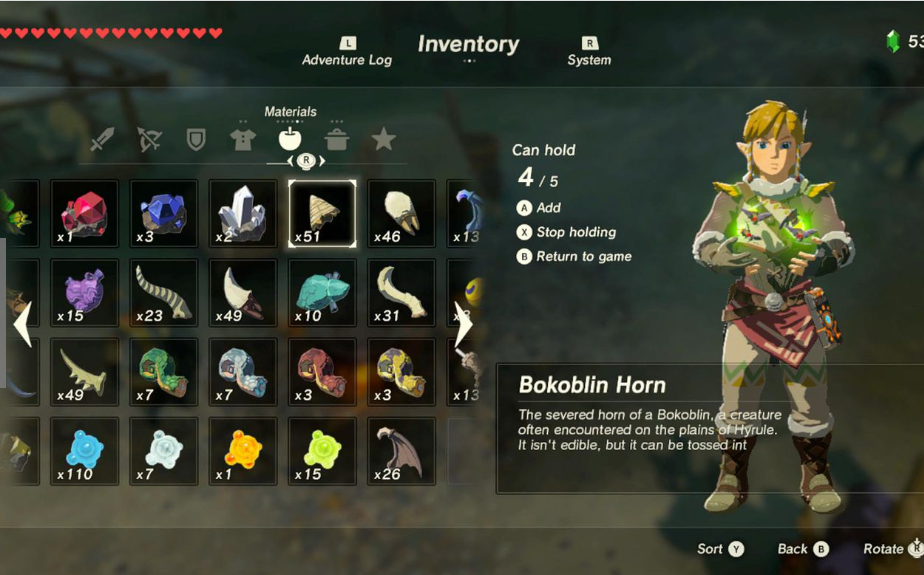Screen dimensions: 924x575
Task: Open the Adventure Log tab
Action: pos(347,53)
